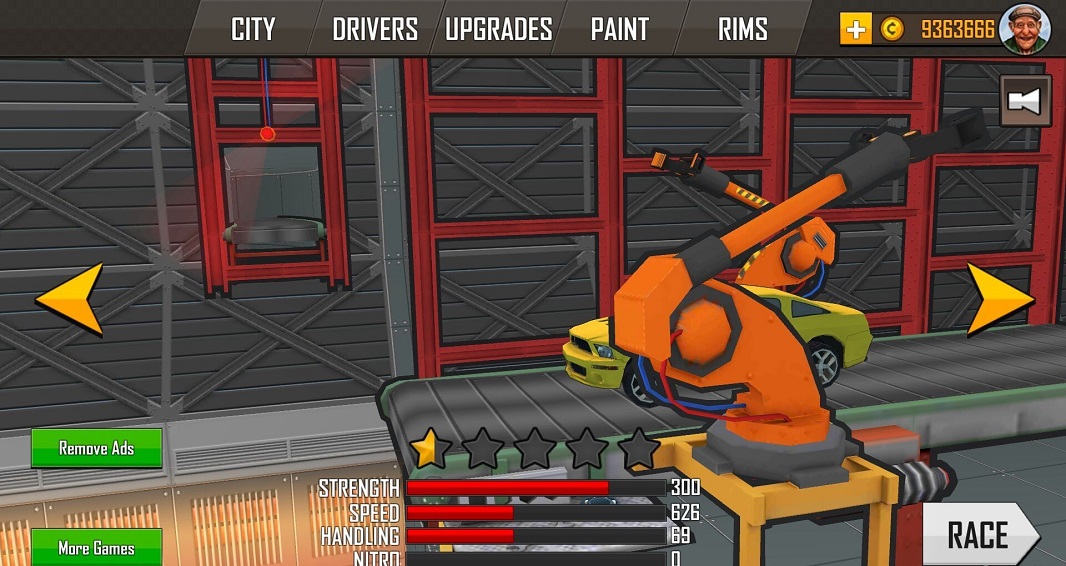Click the green Remove Ads button
Viewport: 1066px width, 566px height.
(x=96, y=448)
